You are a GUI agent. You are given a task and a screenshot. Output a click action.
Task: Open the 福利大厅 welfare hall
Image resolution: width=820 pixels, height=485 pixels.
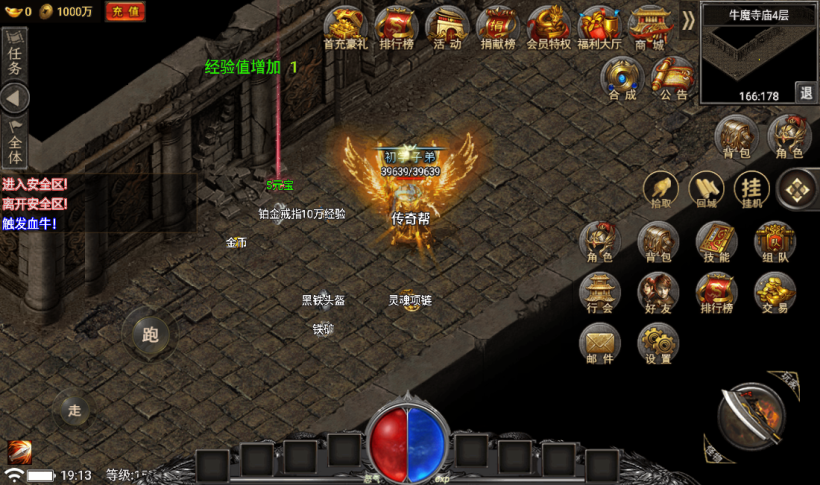pos(599,26)
